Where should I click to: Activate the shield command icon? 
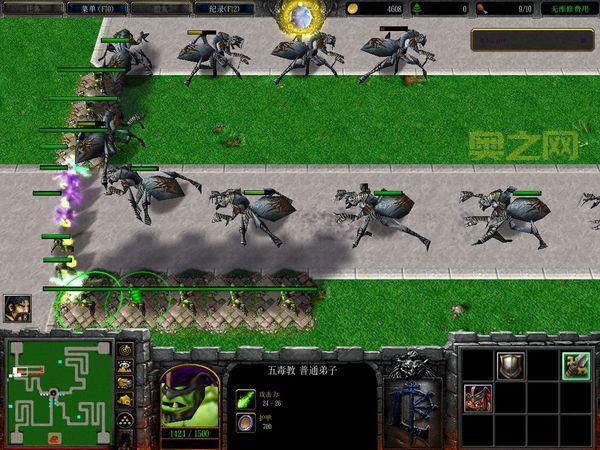(511, 365)
